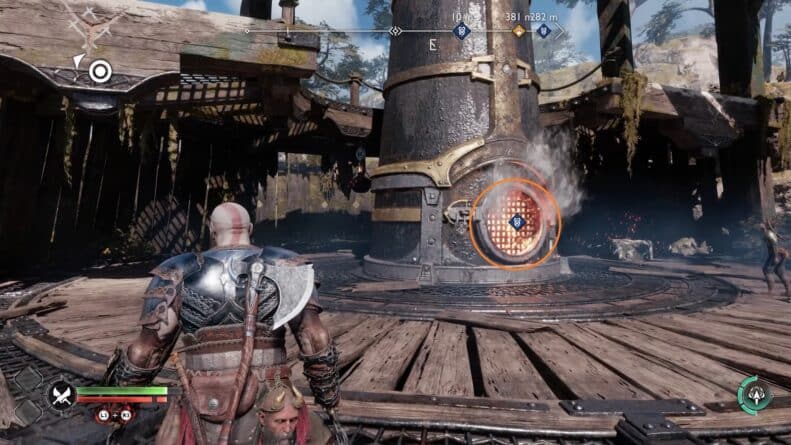
Task: Select the crossed-blades weapon icon
Action: pos(62,393)
